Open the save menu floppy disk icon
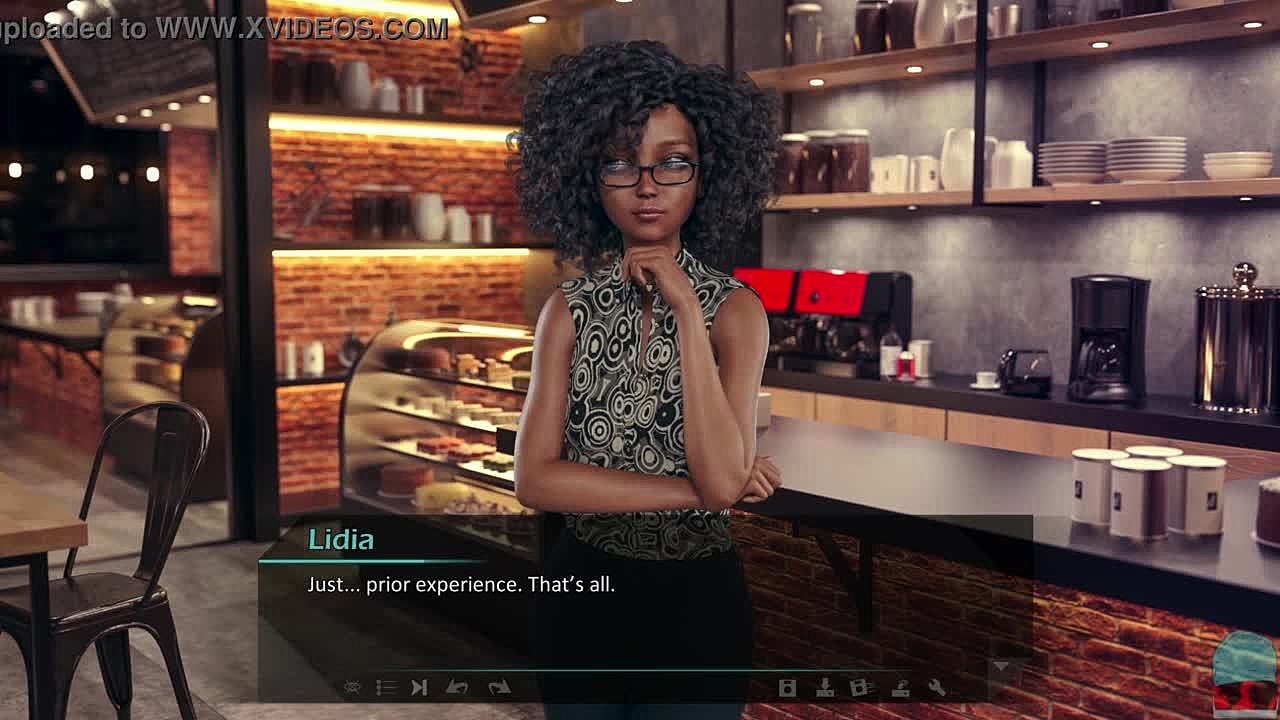1280x720 pixels. pyautogui.click(x=788, y=687)
